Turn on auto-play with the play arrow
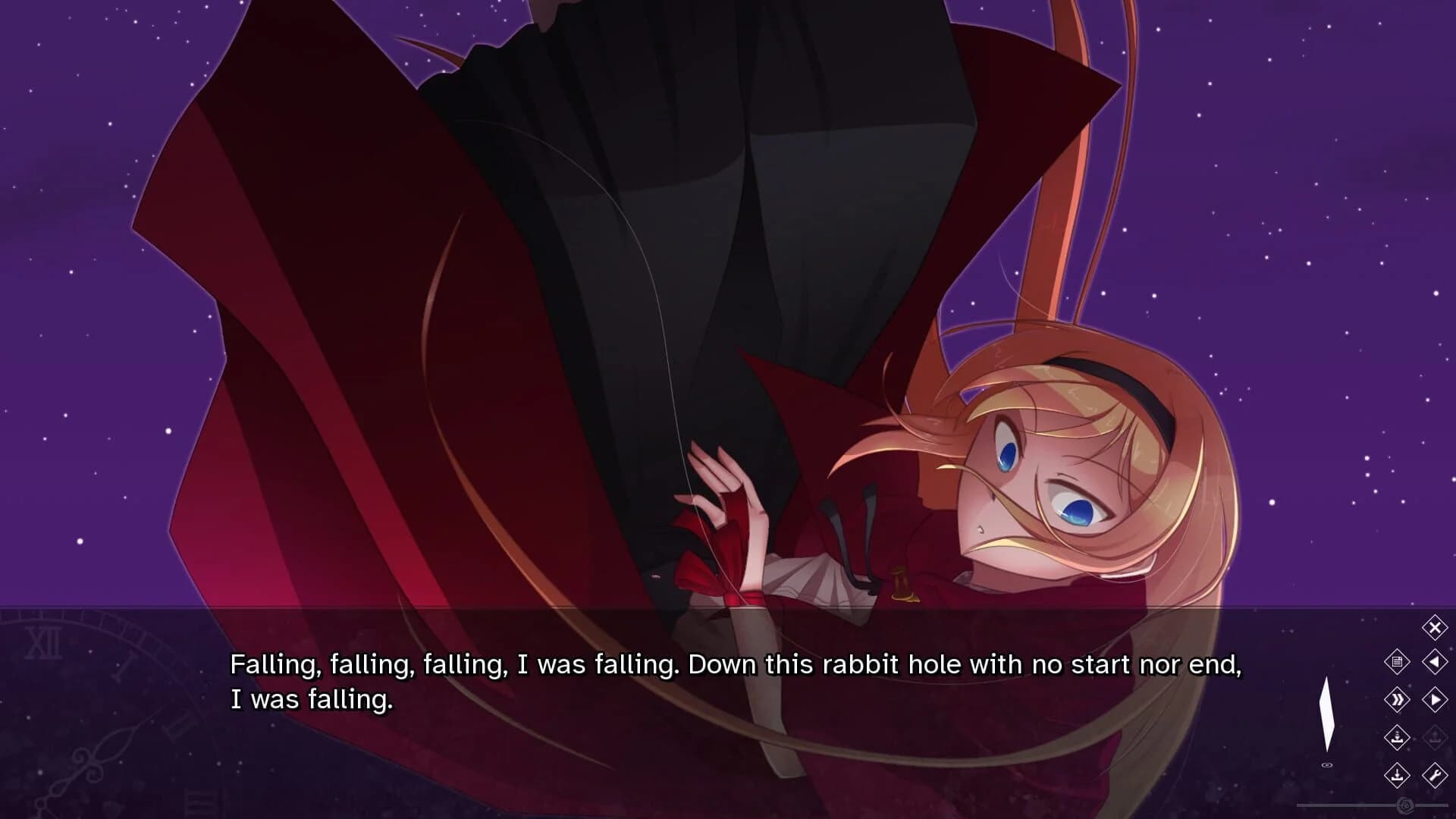1456x819 pixels. (1436, 700)
